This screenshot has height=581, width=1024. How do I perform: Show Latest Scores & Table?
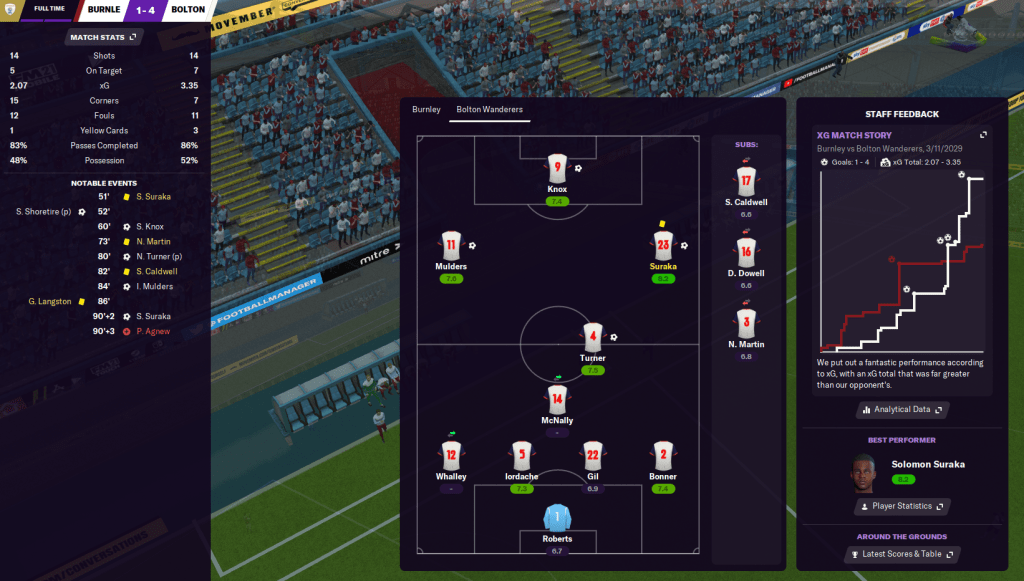tap(908, 554)
